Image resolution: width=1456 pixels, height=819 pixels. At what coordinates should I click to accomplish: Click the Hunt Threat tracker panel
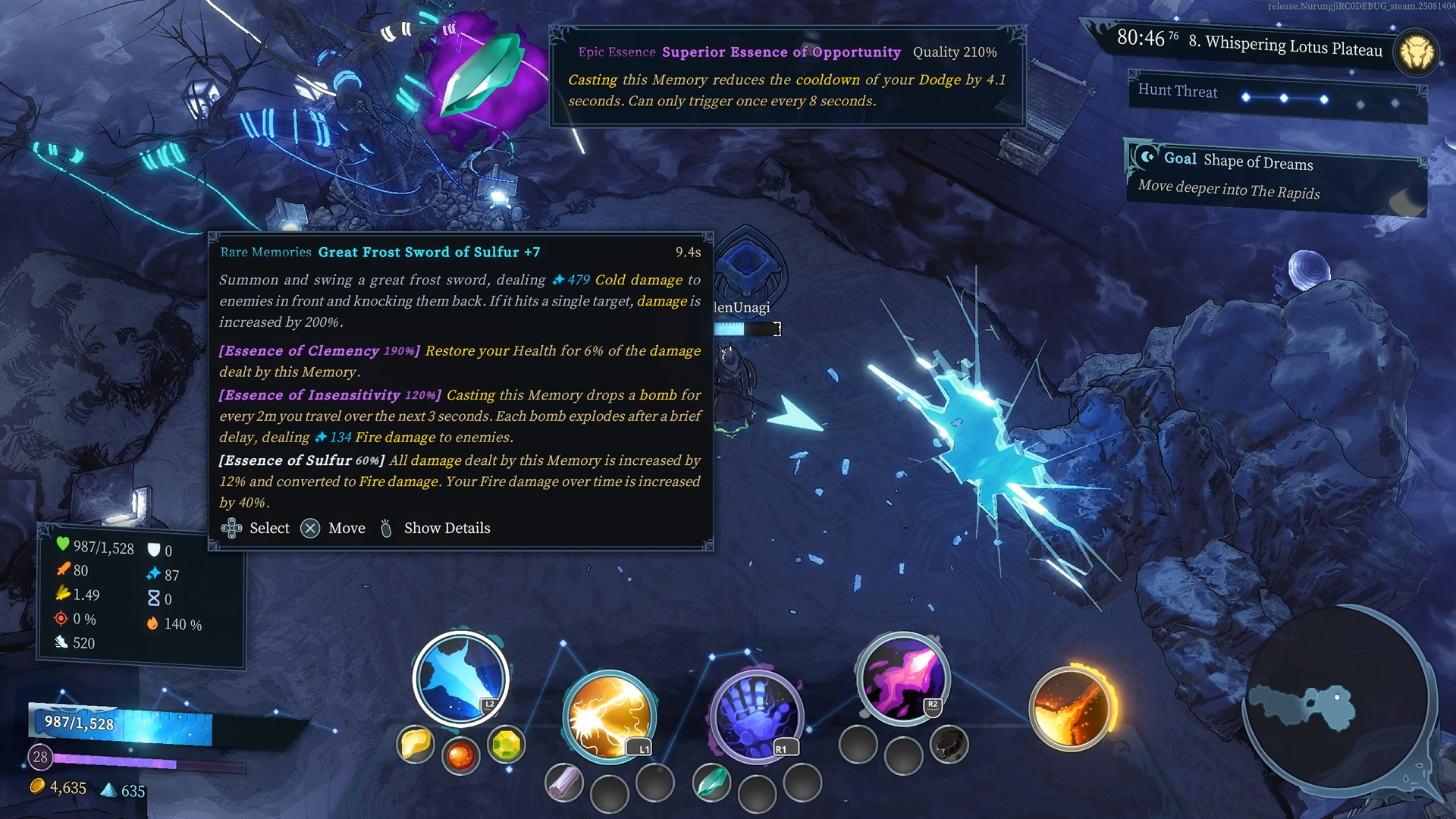point(1277,96)
